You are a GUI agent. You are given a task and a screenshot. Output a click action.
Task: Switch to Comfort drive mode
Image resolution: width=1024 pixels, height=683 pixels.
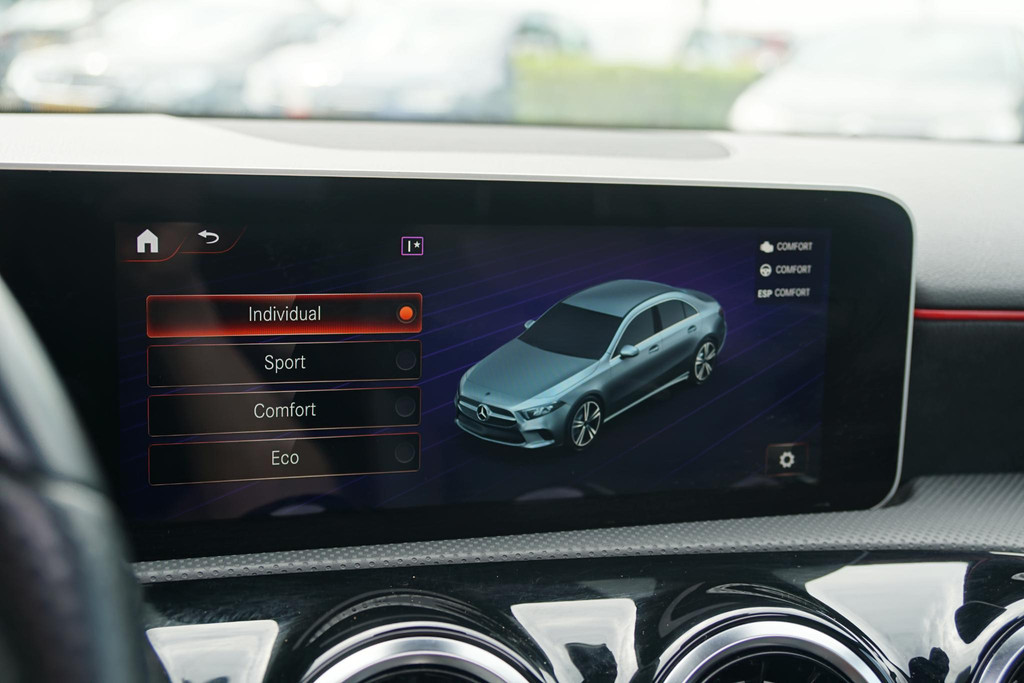[x=284, y=410]
